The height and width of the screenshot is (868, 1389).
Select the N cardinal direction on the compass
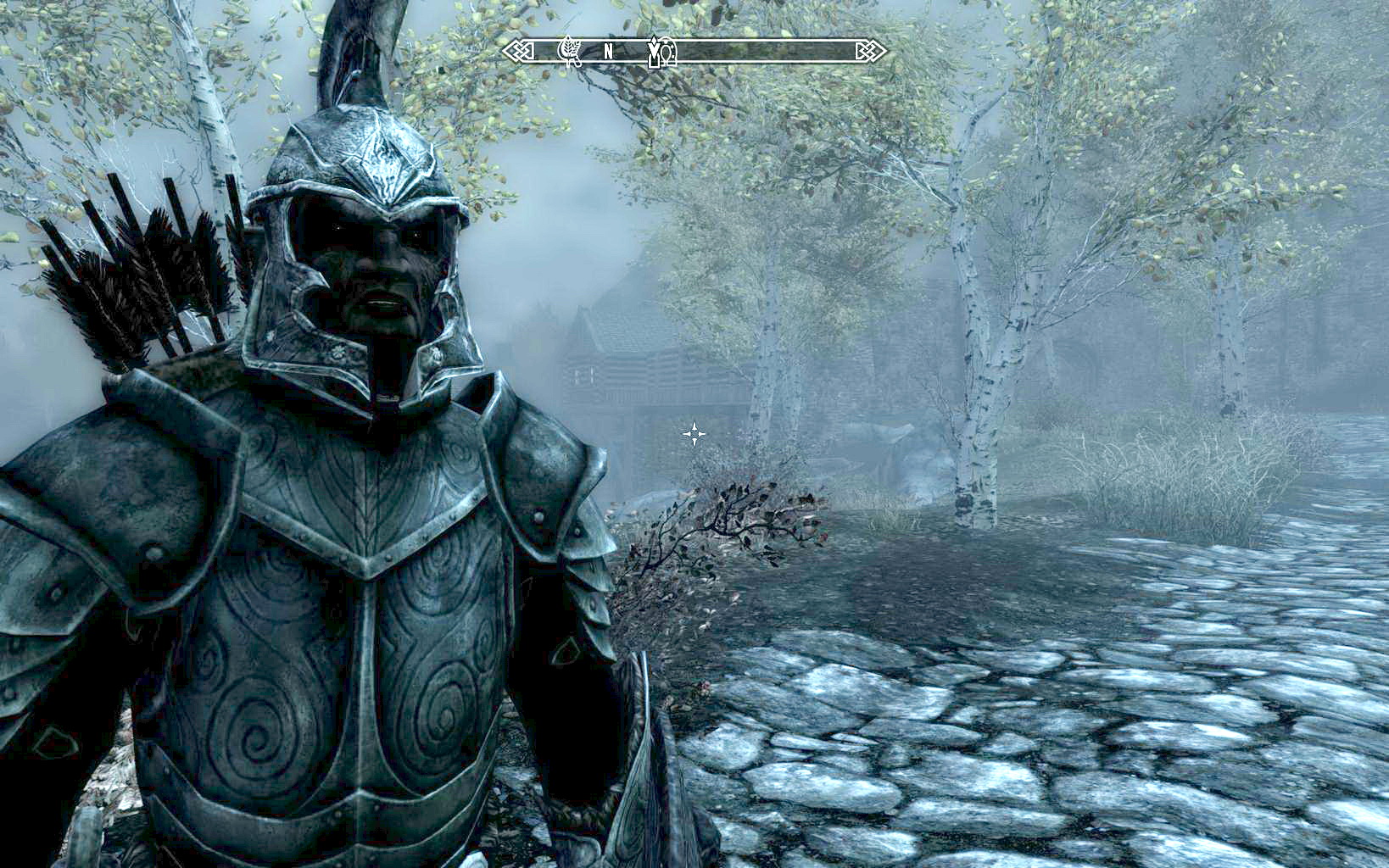(608, 52)
